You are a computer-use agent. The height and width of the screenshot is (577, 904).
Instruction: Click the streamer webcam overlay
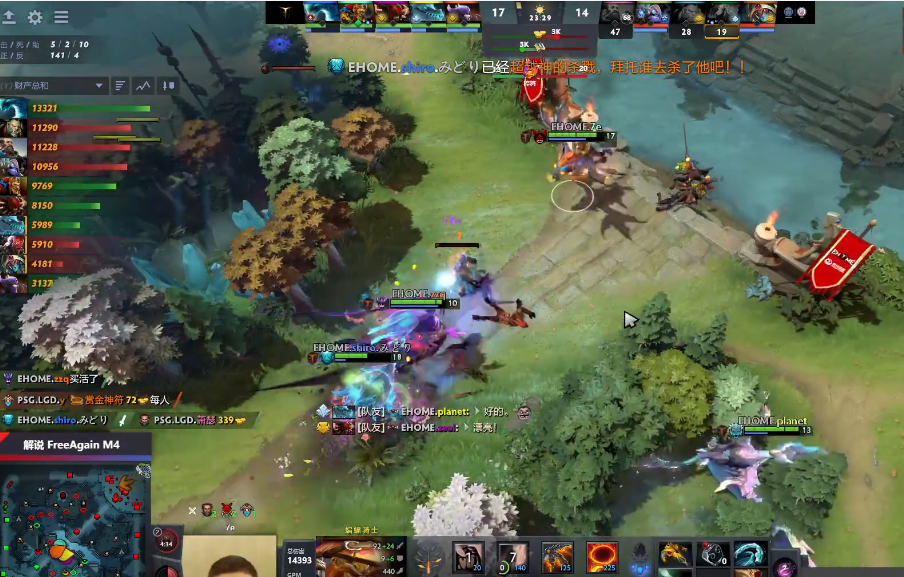[233, 557]
